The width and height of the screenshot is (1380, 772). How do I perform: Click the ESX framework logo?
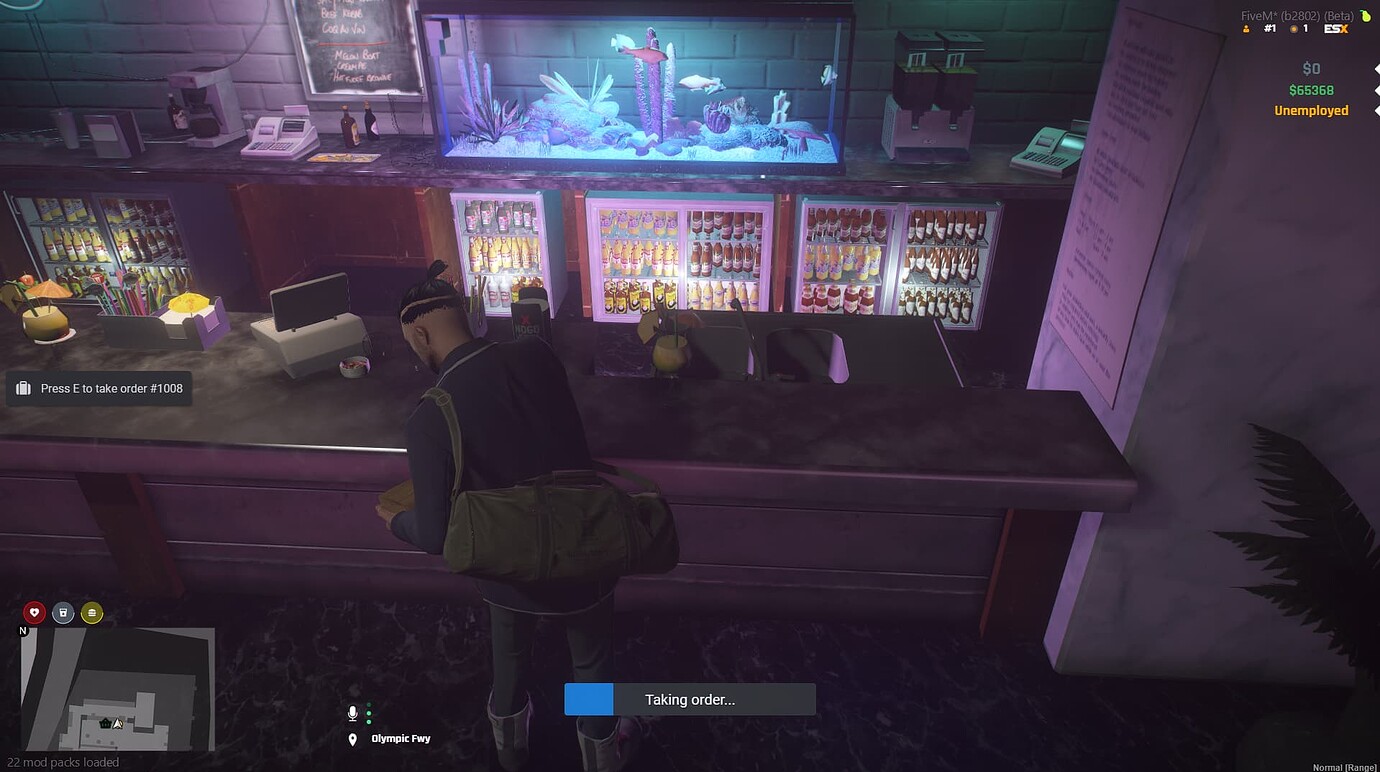point(1336,29)
